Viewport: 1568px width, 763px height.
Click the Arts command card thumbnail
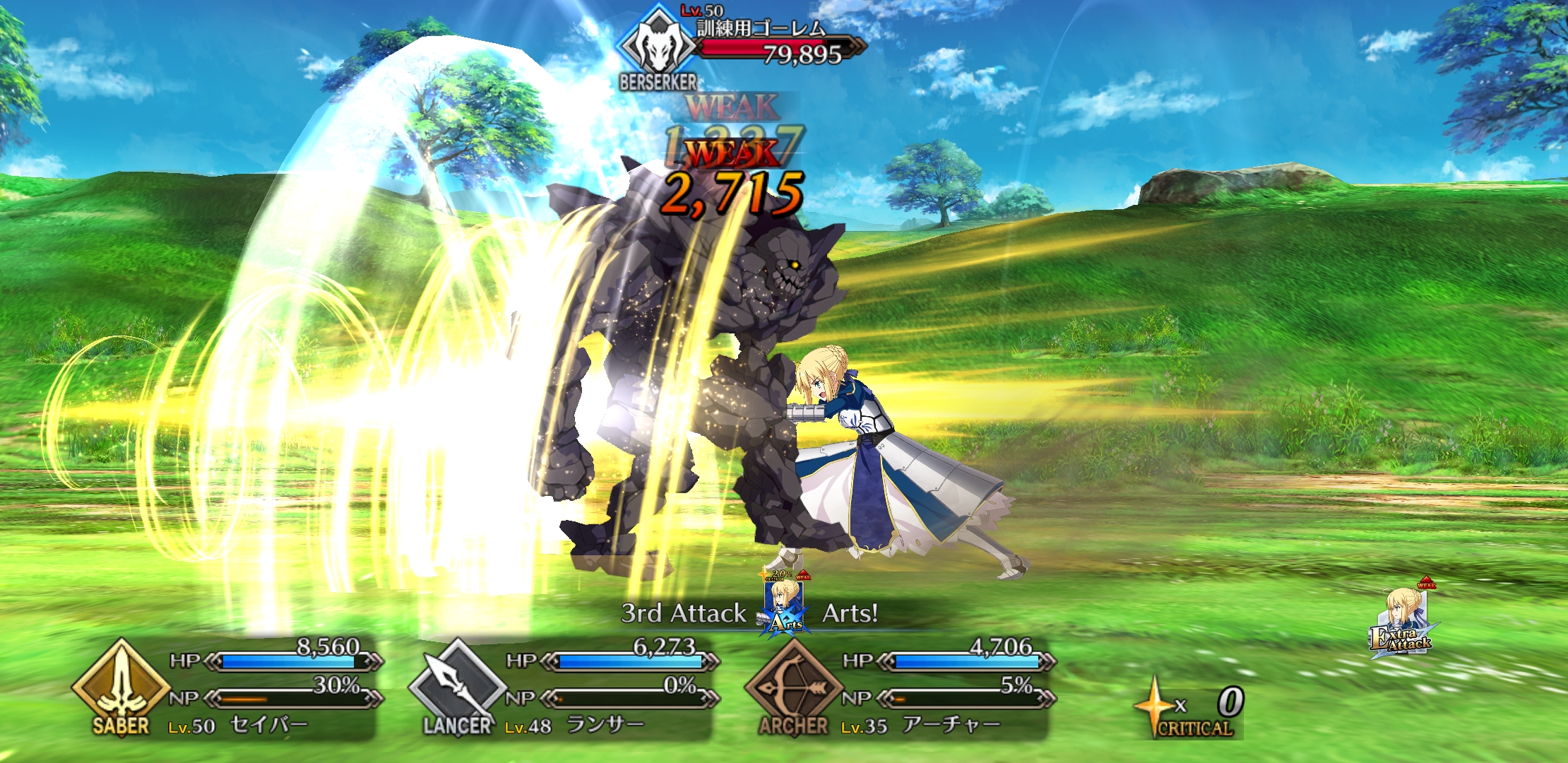tap(785, 606)
